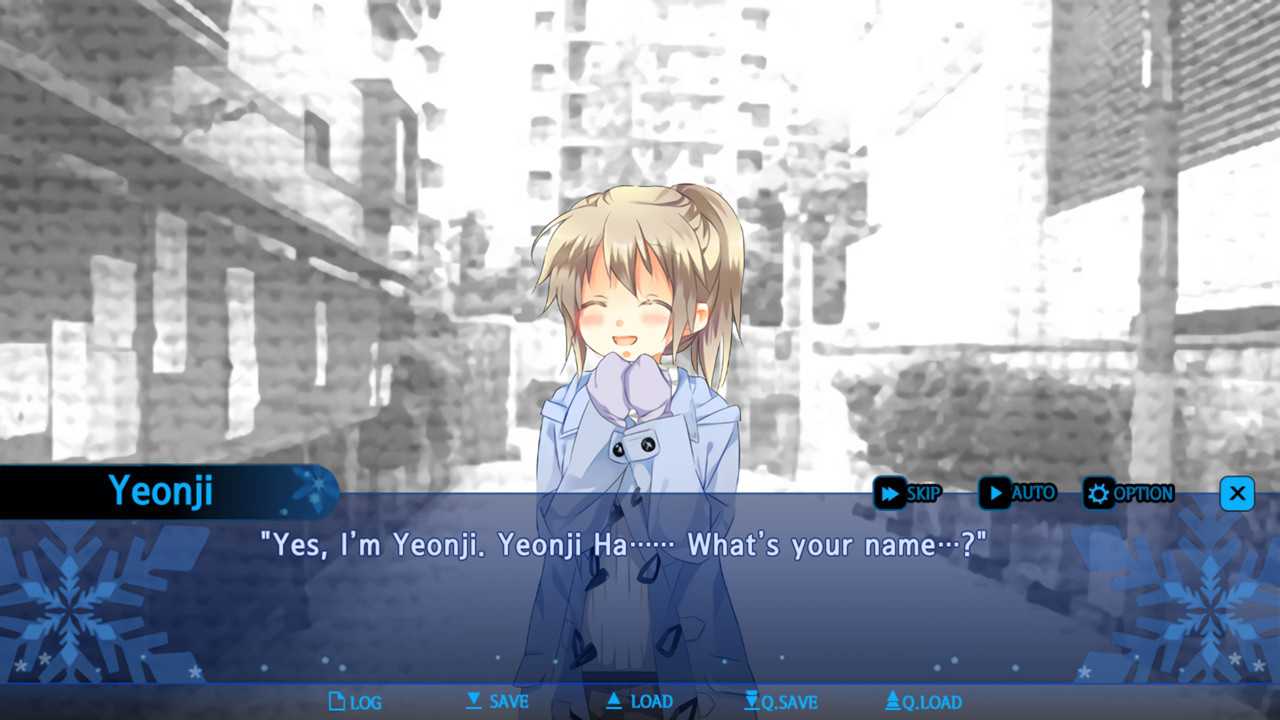
Task: Enable AUTO text advance
Action: pos(1017,493)
